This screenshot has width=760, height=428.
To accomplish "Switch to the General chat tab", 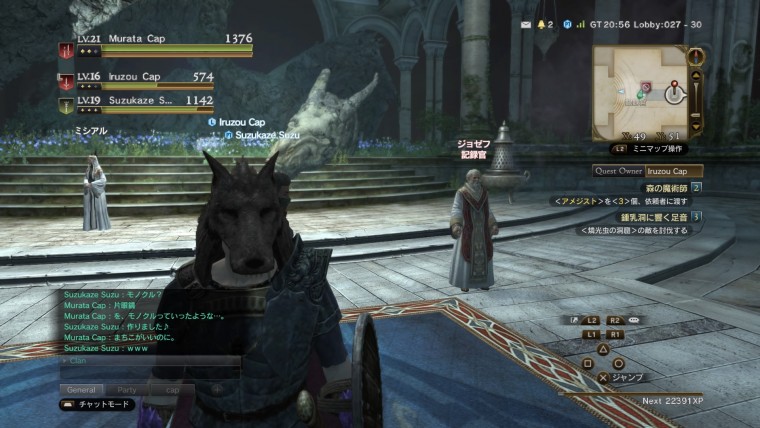I will 81,388.
